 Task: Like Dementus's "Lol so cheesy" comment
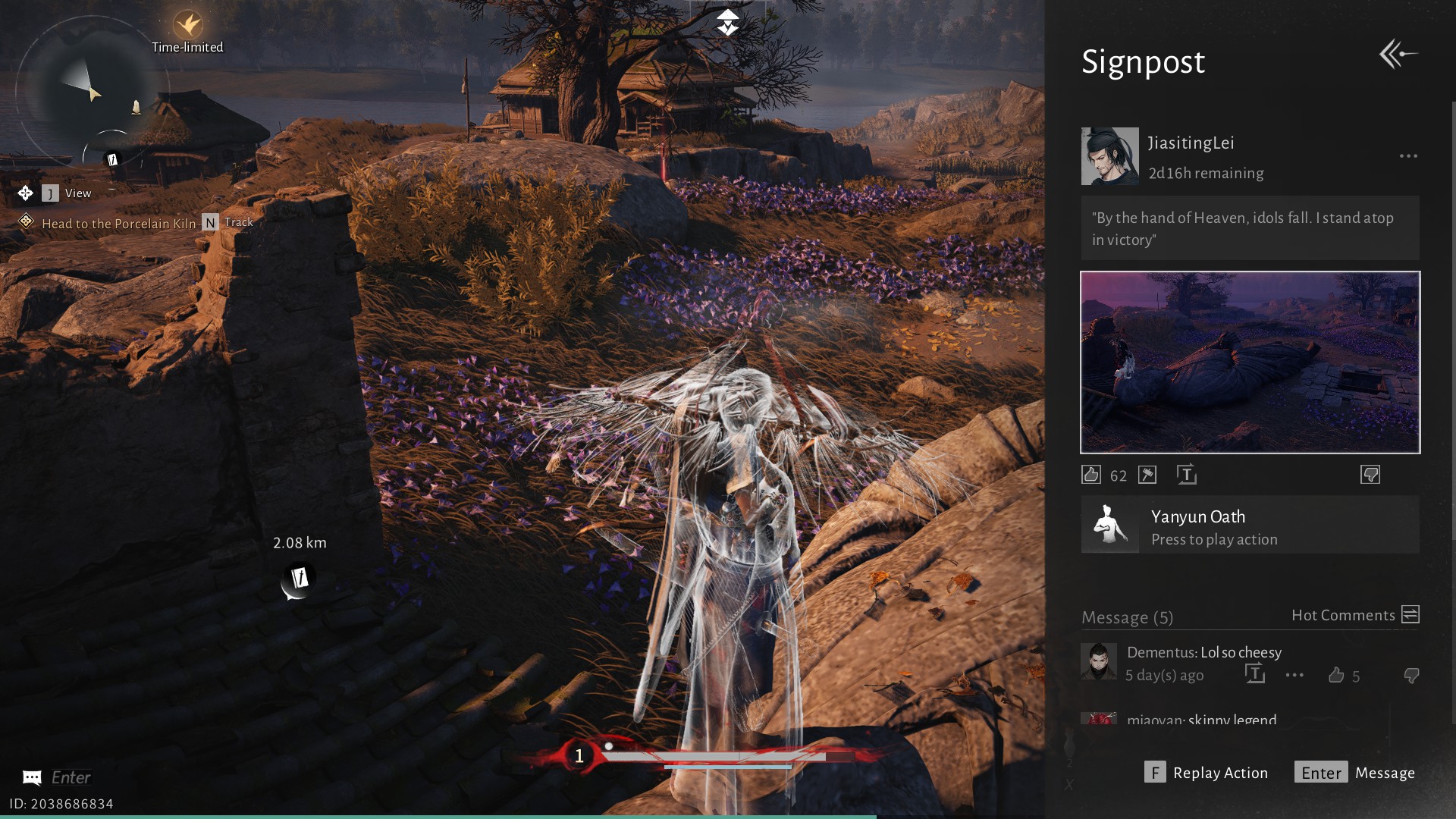(x=1336, y=675)
